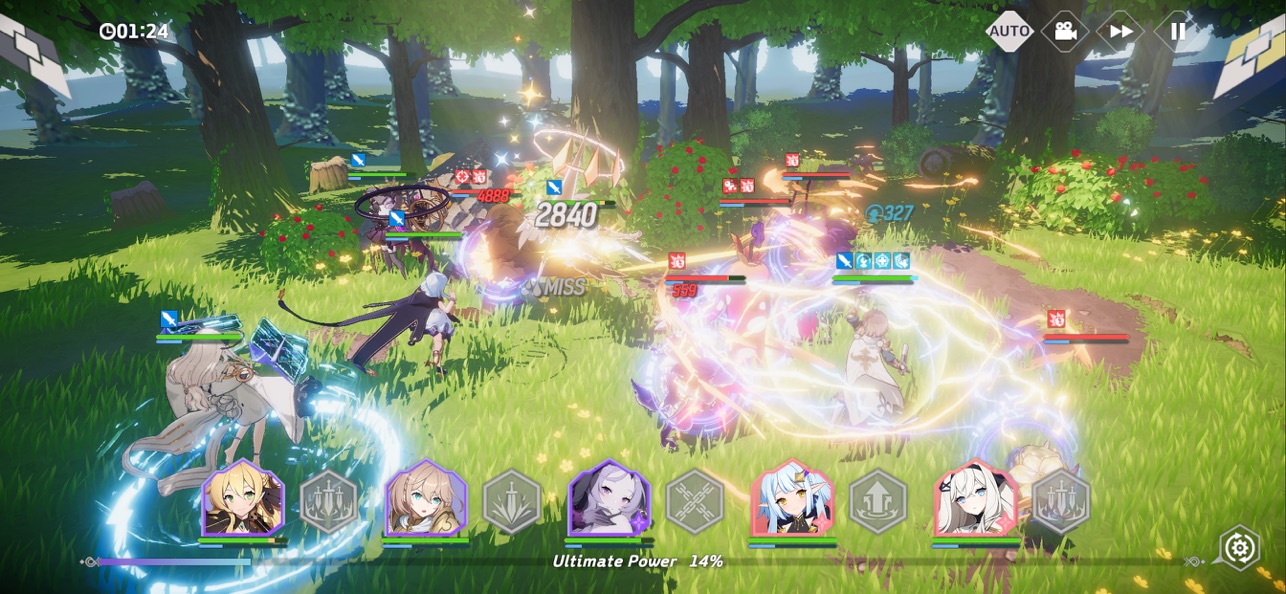This screenshot has height=594, width=1286.
Task: Select the blonde green-eyed hero portrait
Action: pyautogui.click(x=243, y=499)
